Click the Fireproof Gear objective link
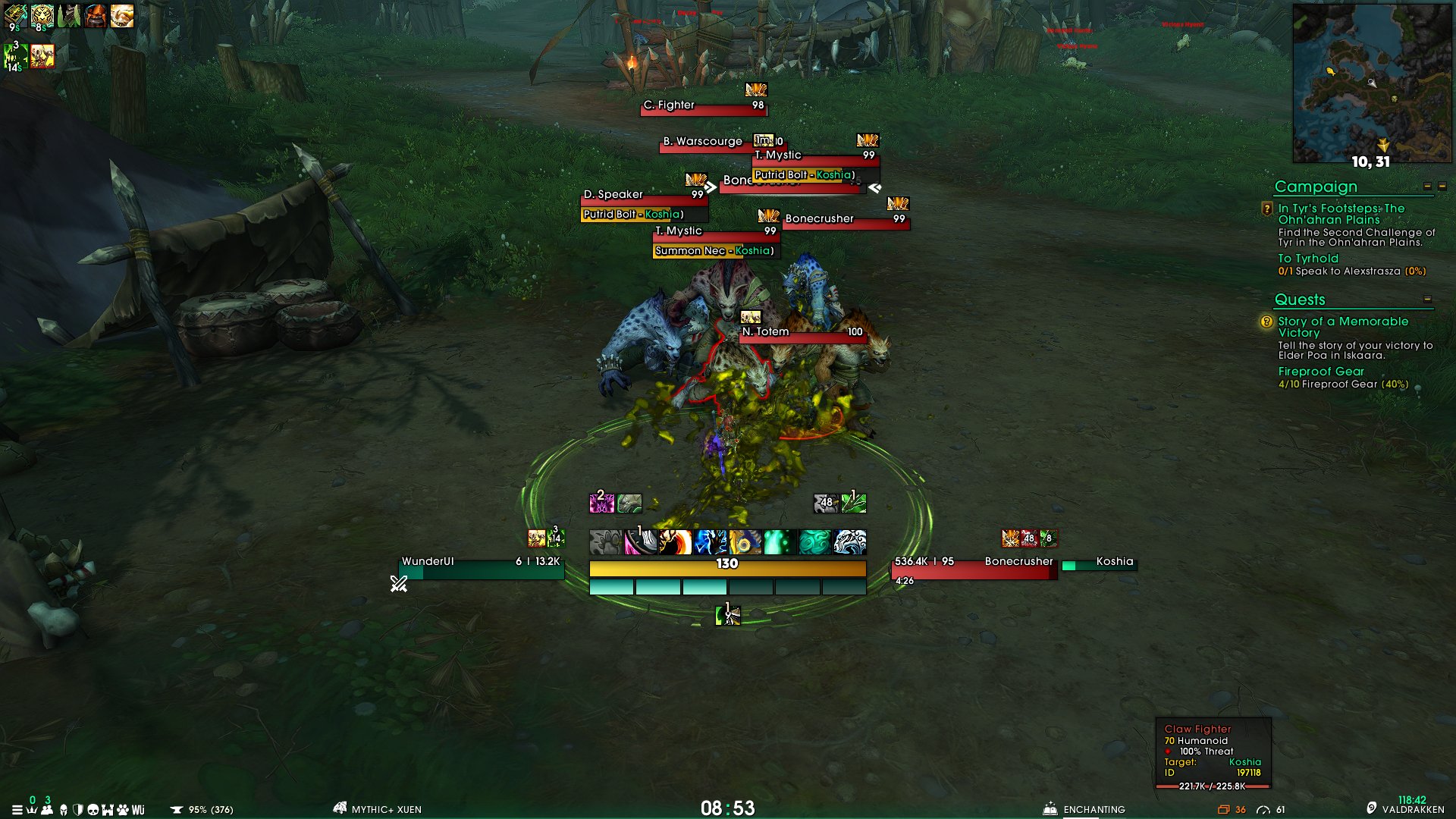This screenshot has width=1456, height=819. click(x=1320, y=372)
